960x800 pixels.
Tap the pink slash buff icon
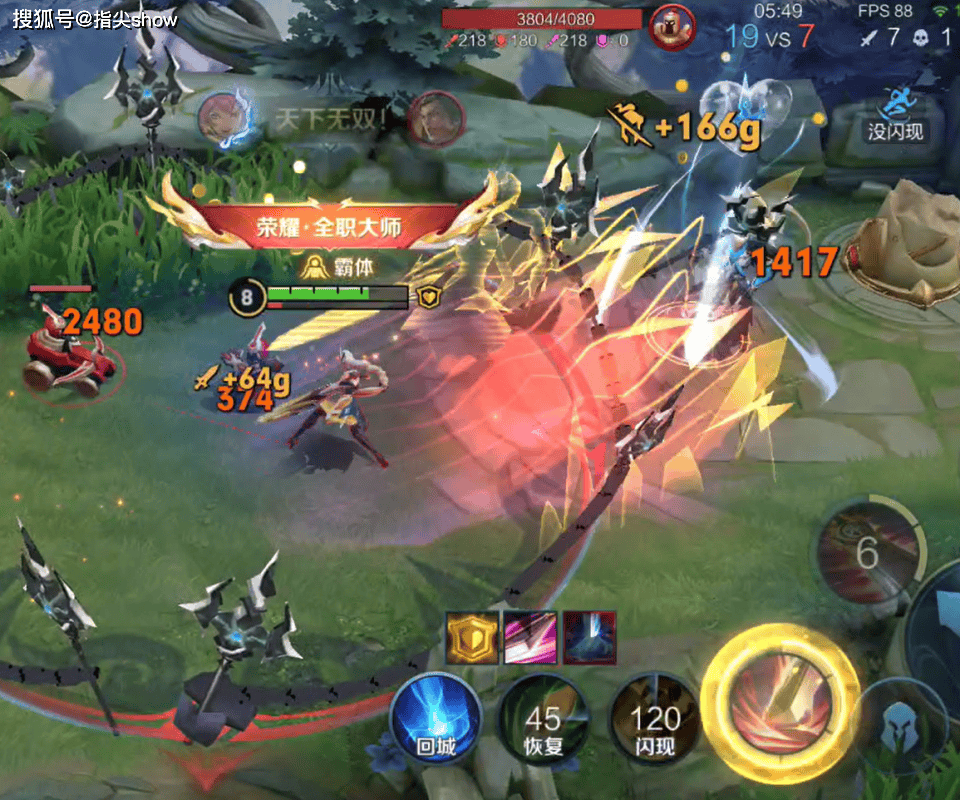tap(531, 637)
